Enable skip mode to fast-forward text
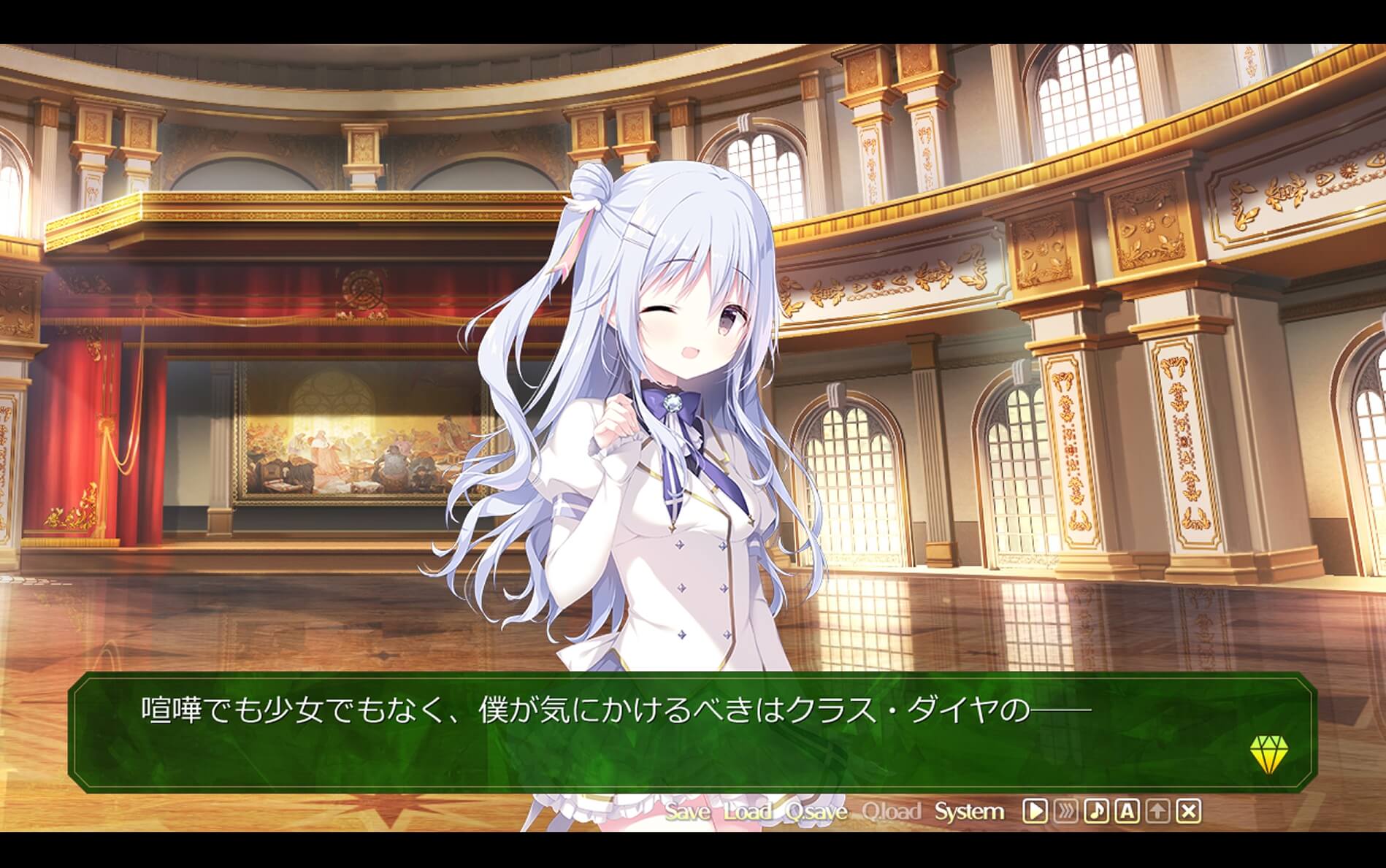1386x868 pixels. [1066, 810]
